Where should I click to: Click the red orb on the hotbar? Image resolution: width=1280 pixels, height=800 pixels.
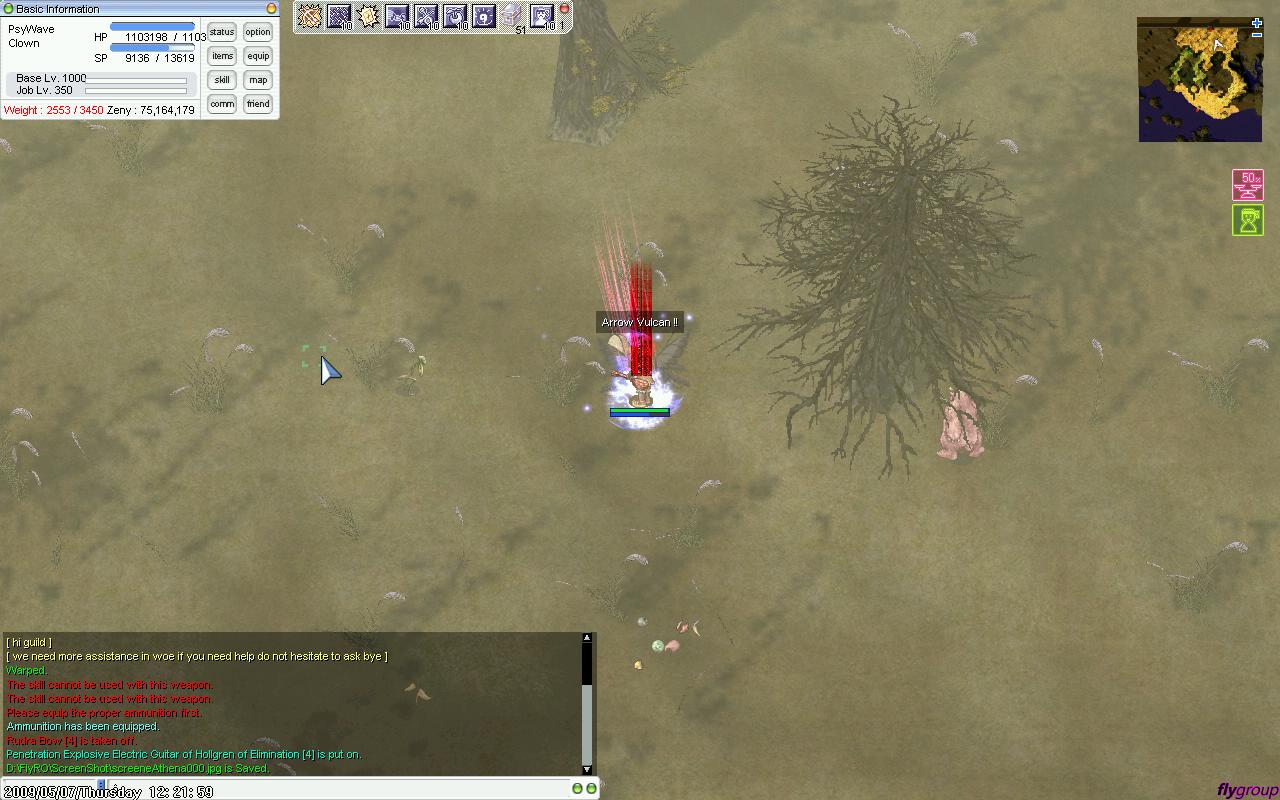(564, 9)
